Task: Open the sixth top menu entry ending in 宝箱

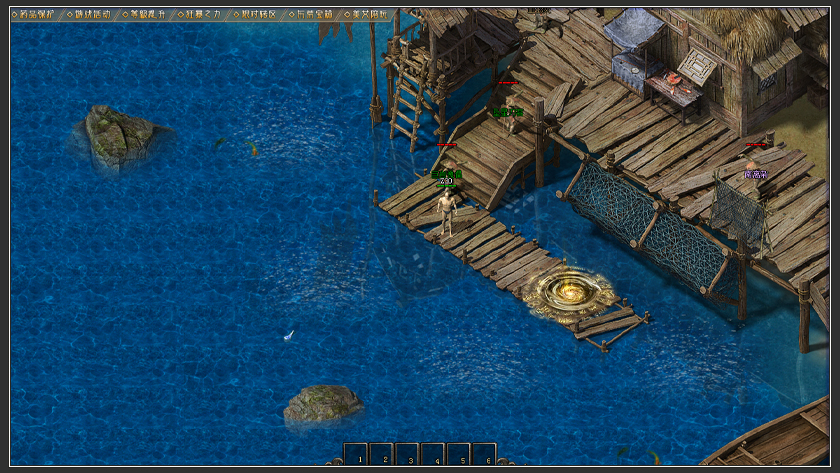Action: (314, 15)
